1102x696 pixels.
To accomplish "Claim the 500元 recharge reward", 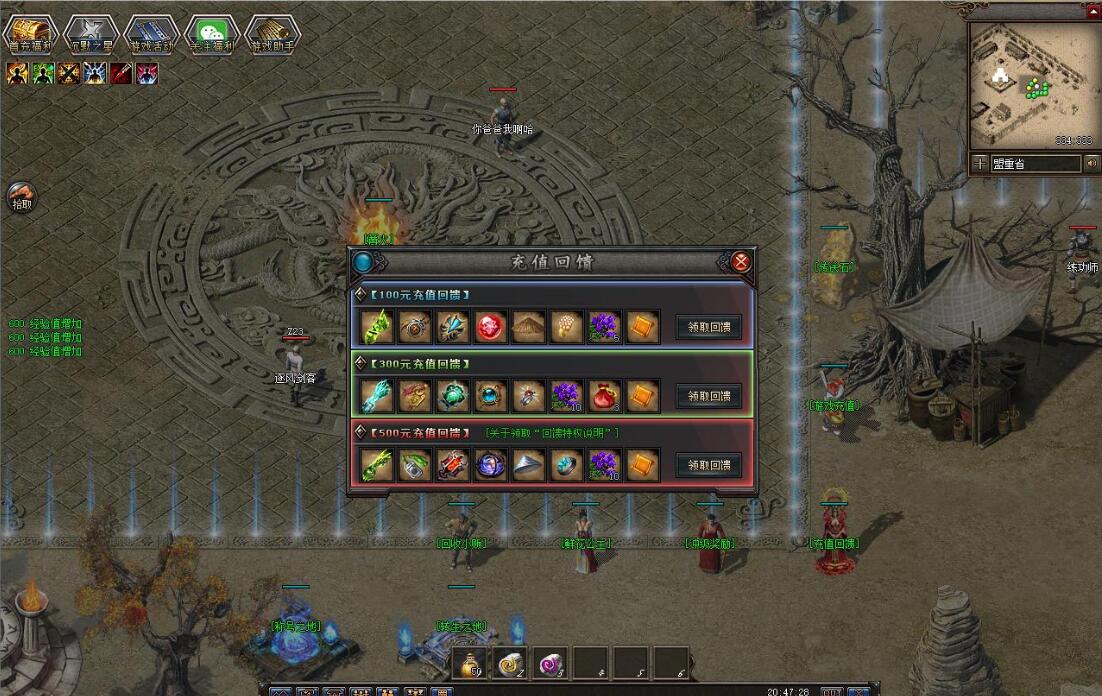I will coord(709,465).
